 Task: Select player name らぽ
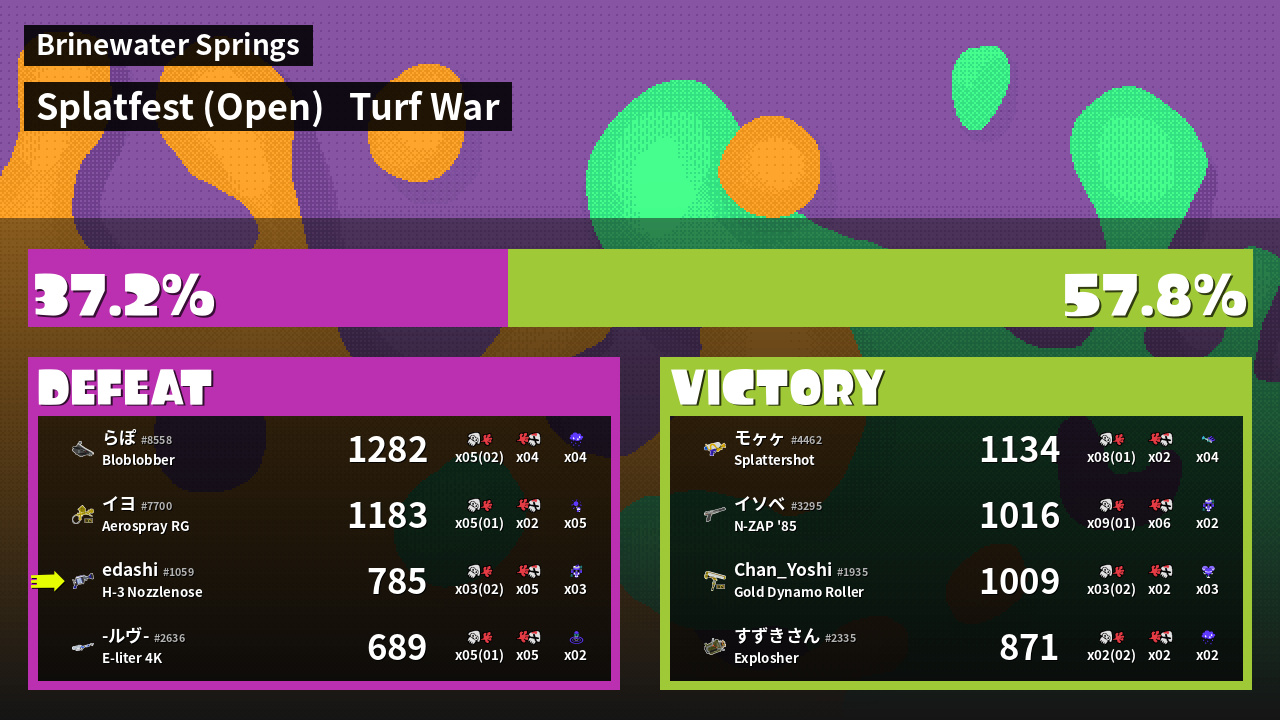tap(121, 439)
